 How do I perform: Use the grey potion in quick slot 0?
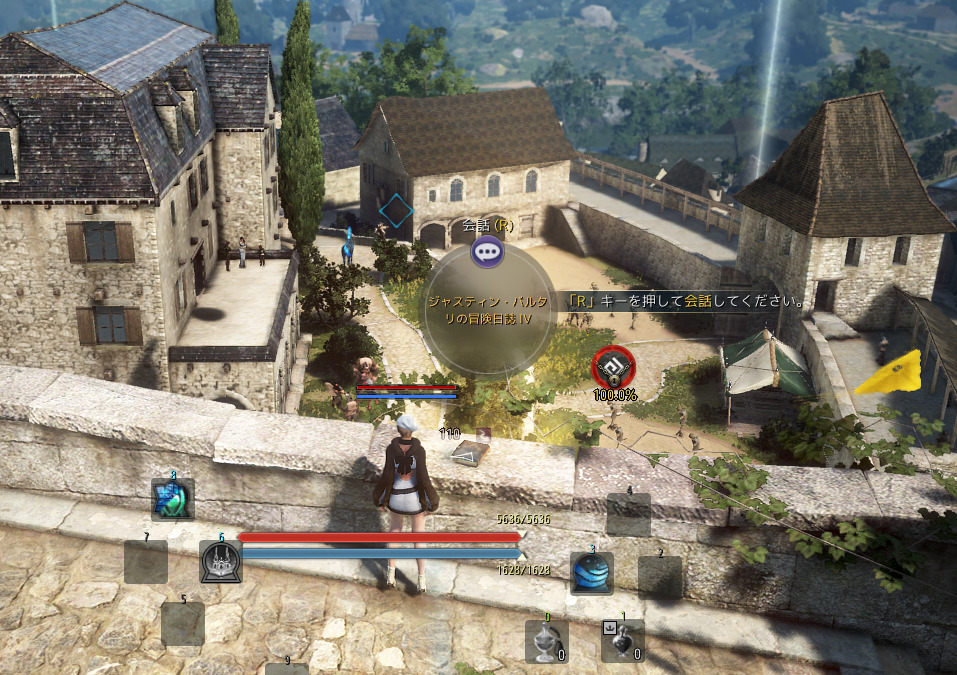[x=547, y=641]
